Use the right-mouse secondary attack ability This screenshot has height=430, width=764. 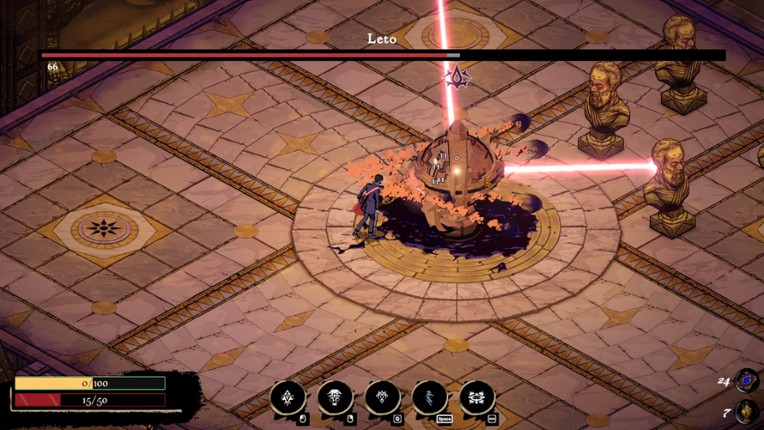[335, 398]
